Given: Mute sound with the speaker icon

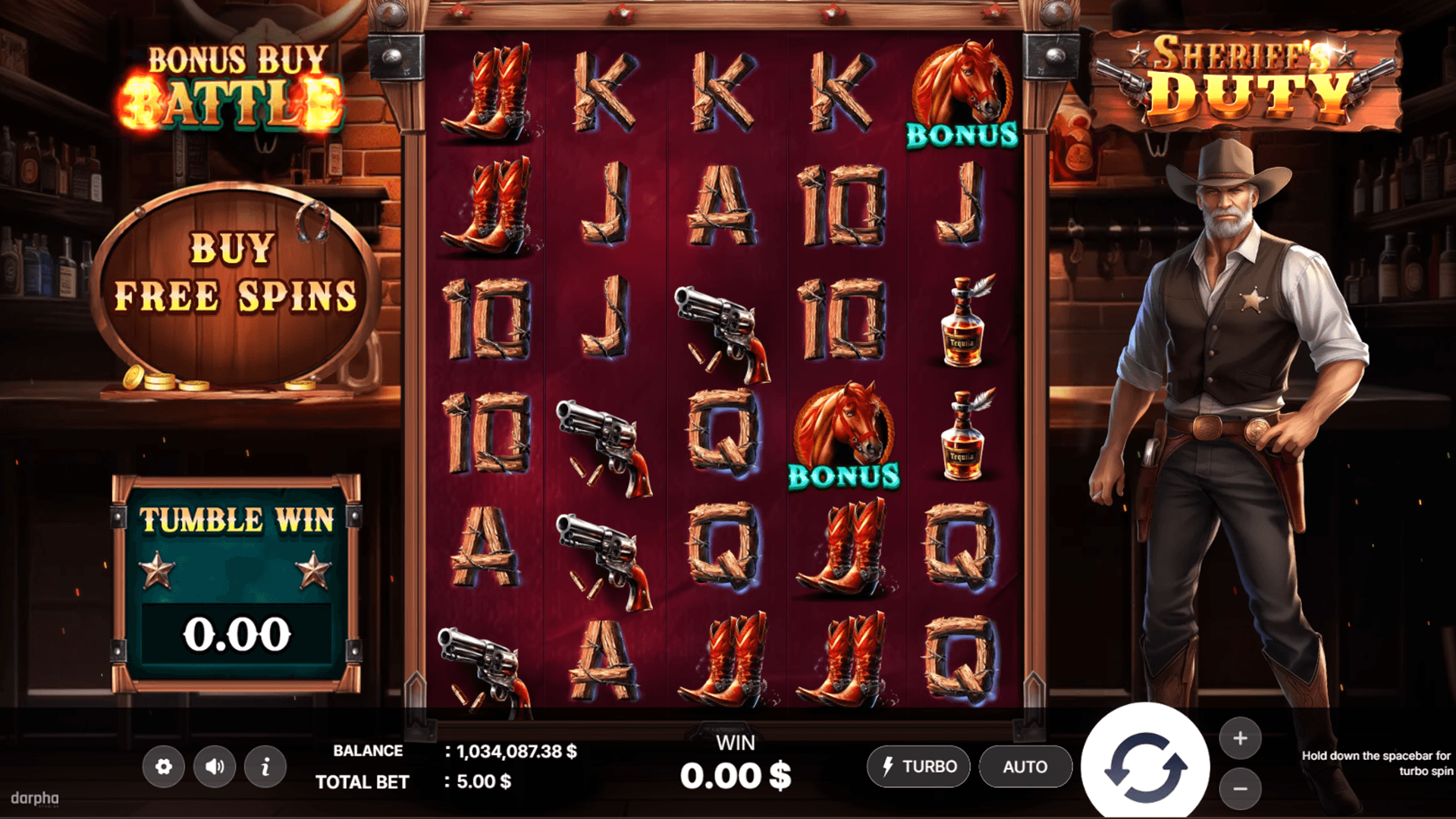Looking at the screenshot, I should pos(215,767).
